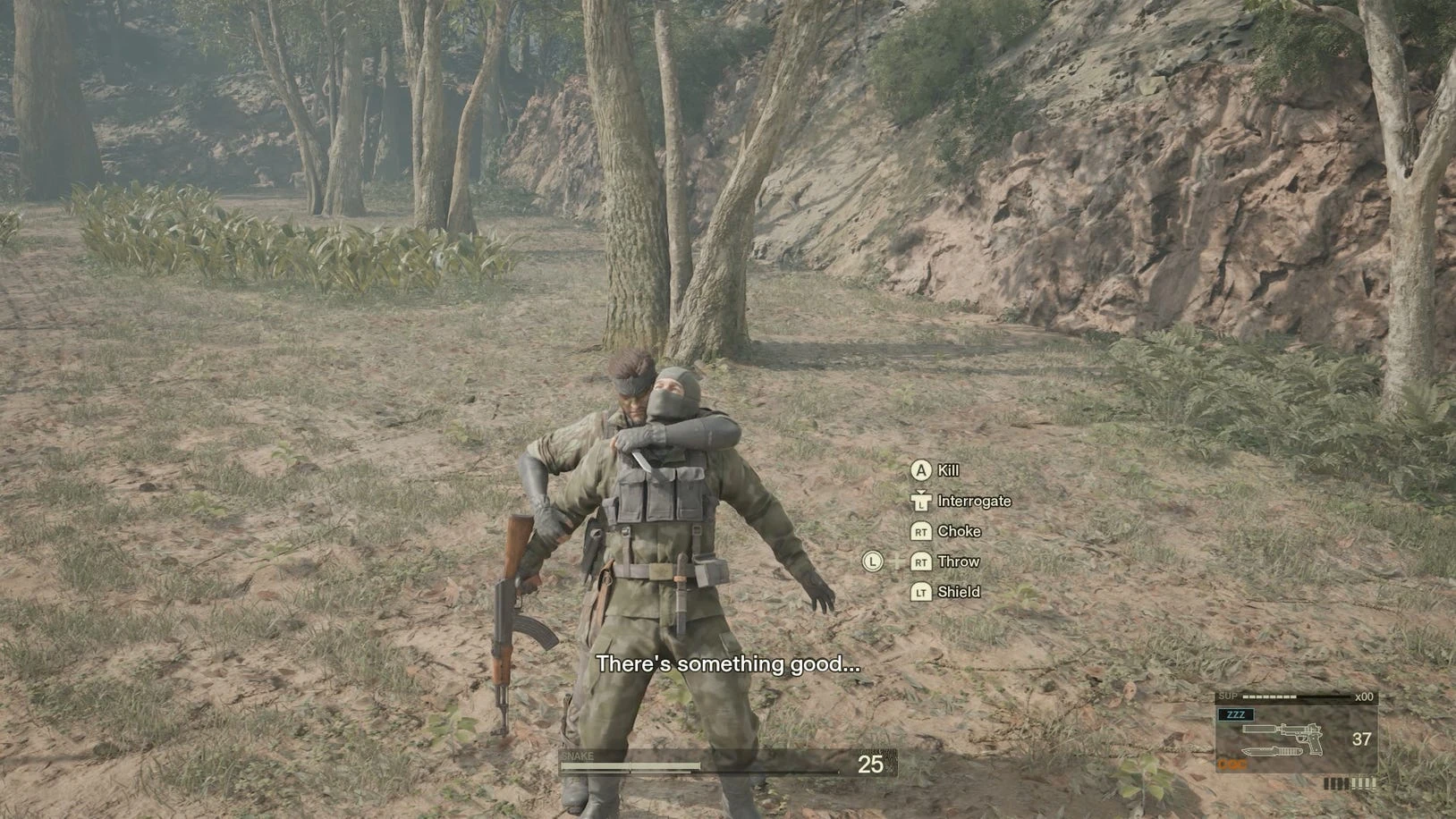The height and width of the screenshot is (819, 1456).
Task: Select the ZZZ tranquilizer ammo badge
Action: click(1236, 714)
